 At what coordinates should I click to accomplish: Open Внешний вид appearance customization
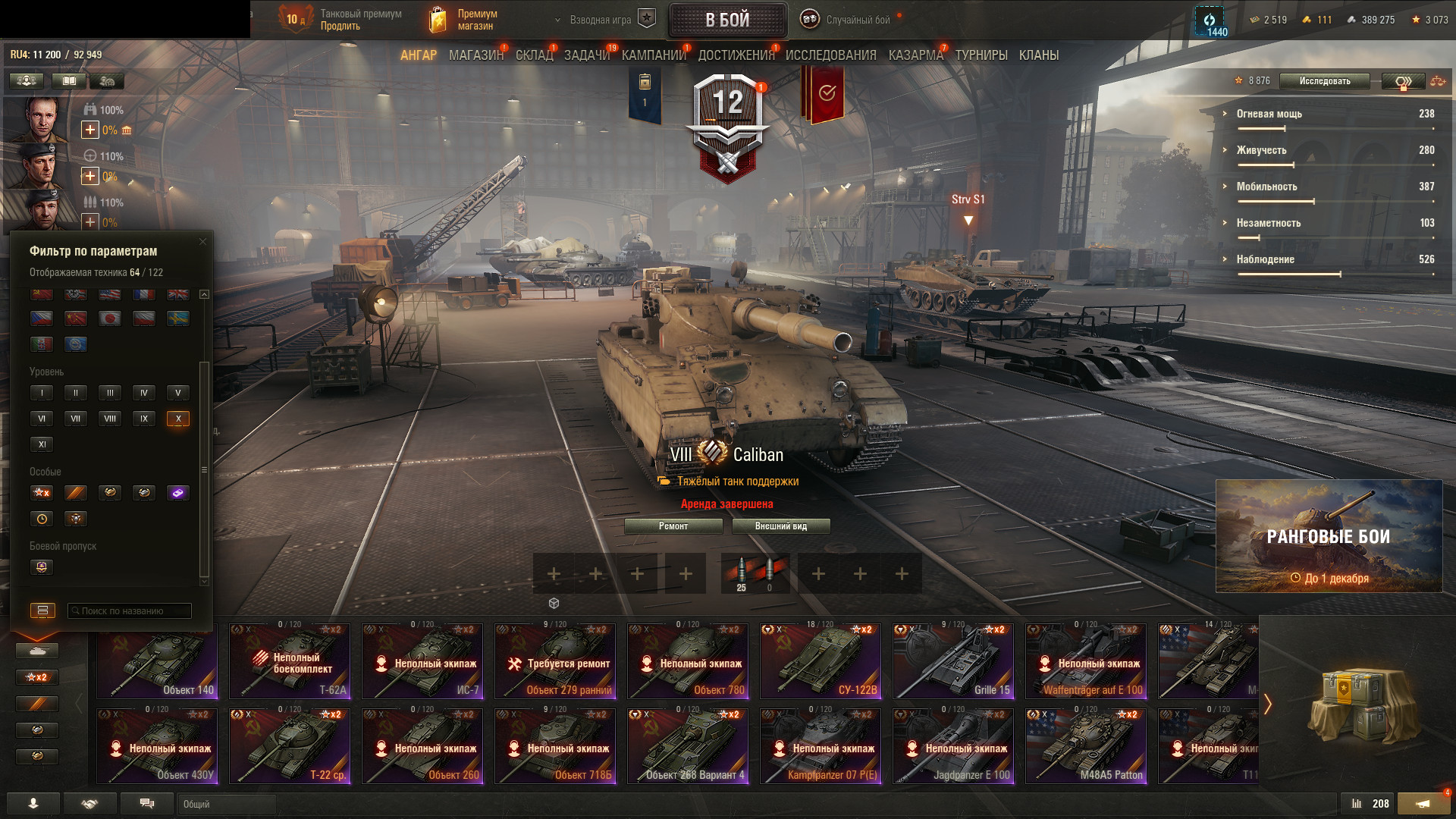coord(780,526)
